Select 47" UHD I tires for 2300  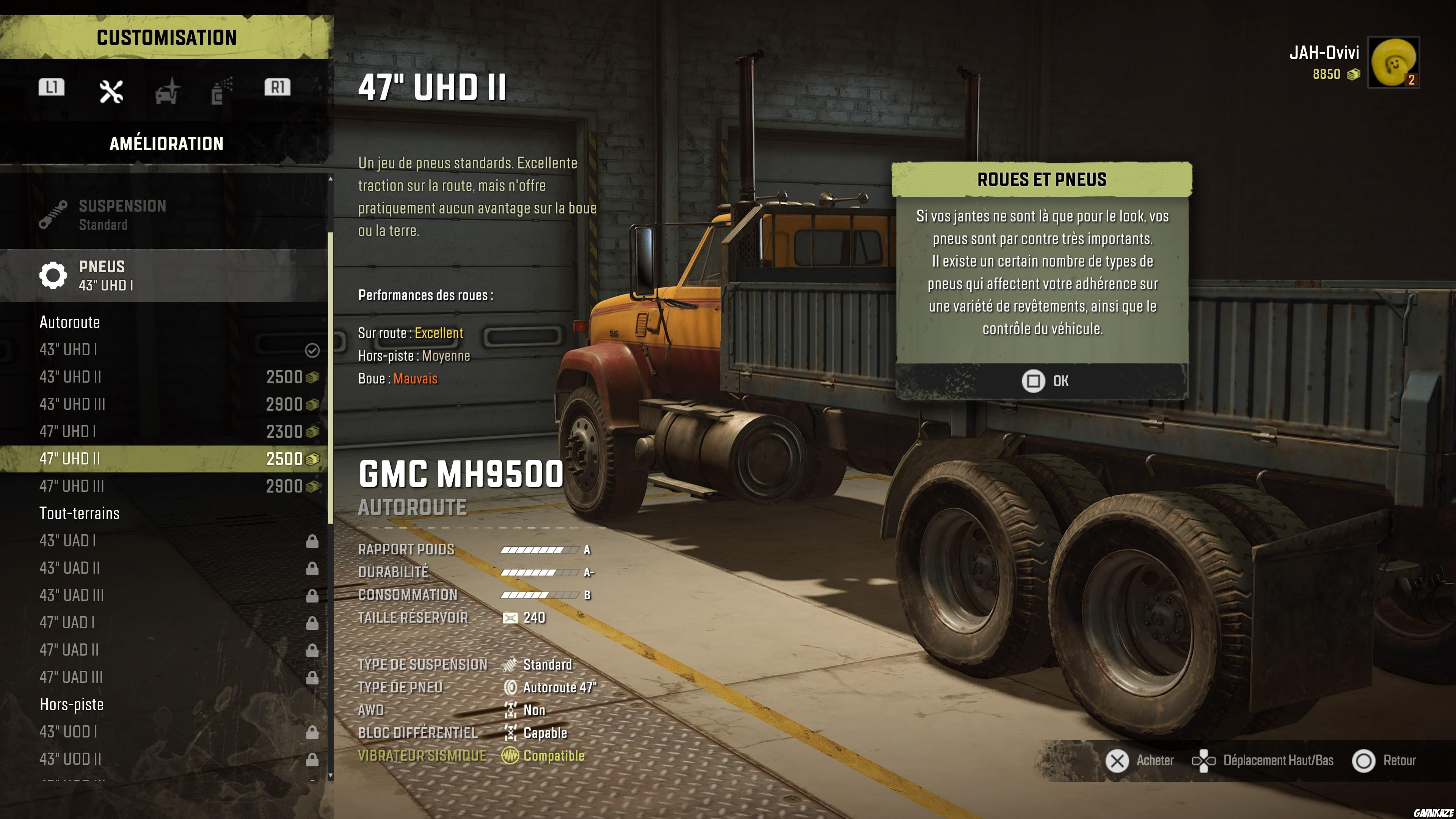(164, 431)
